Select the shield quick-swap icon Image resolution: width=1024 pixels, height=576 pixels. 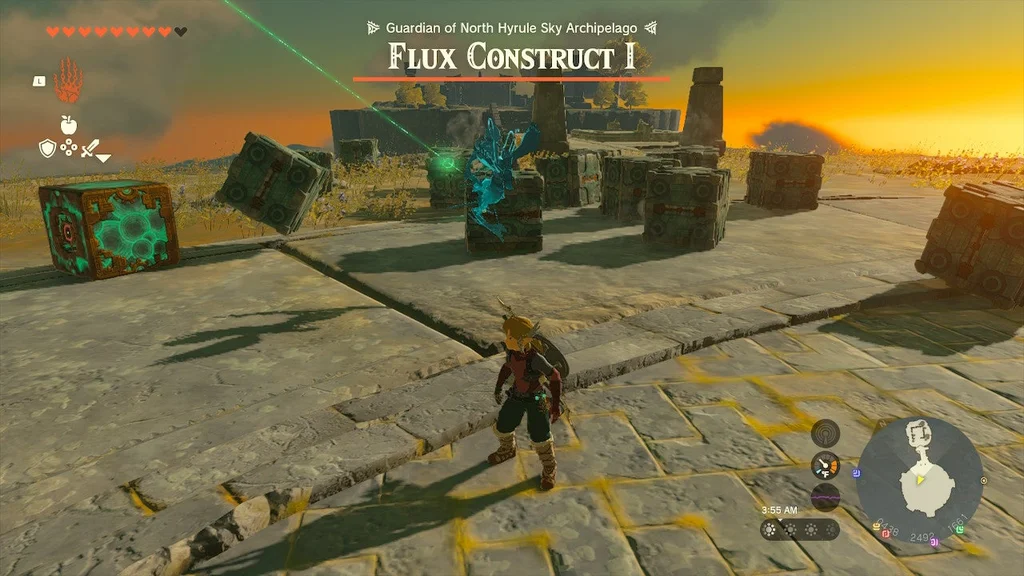point(47,149)
